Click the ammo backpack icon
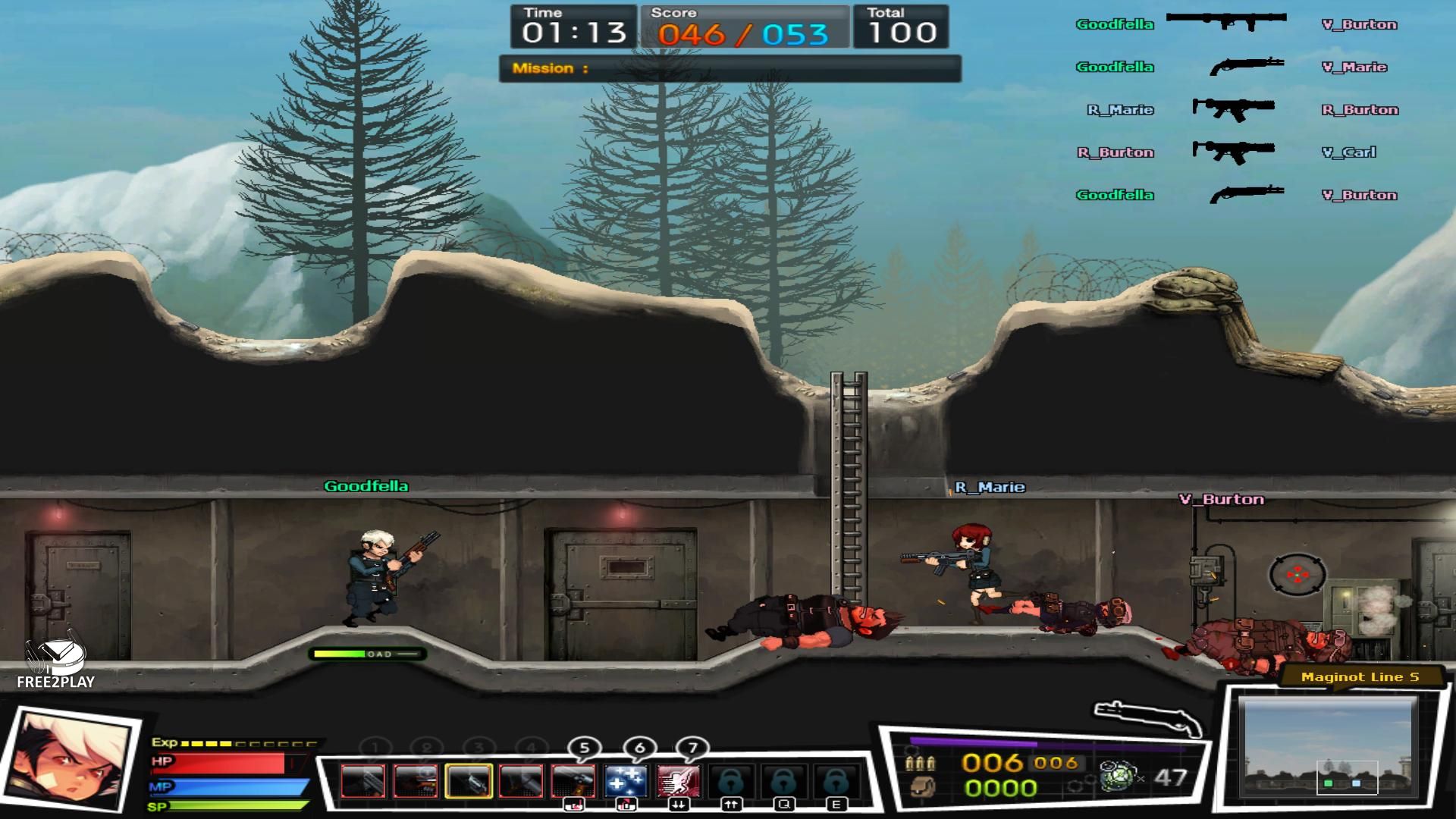1456x819 pixels. click(x=921, y=788)
